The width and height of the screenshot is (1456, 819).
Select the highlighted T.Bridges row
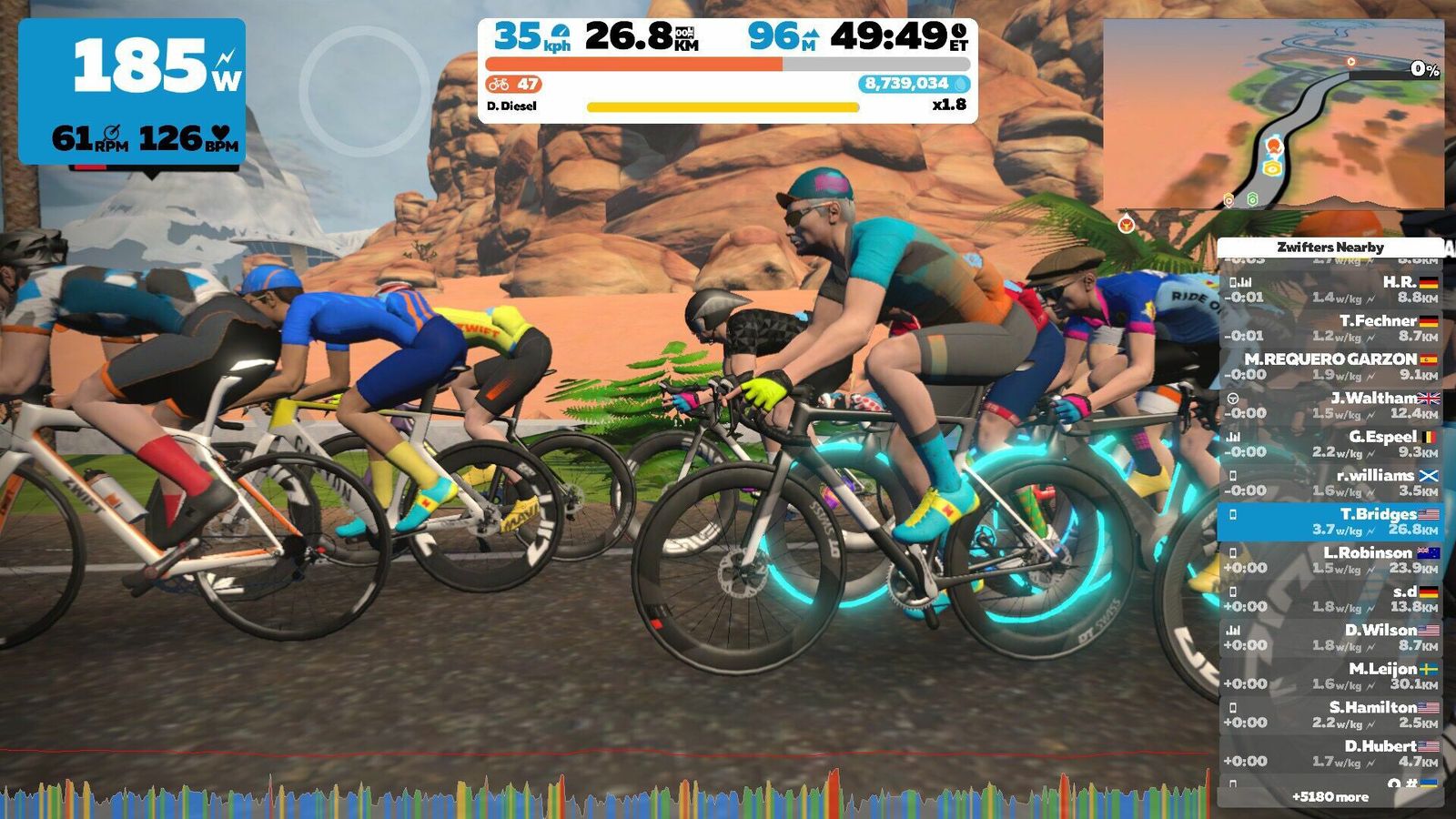(x=1330, y=521)
